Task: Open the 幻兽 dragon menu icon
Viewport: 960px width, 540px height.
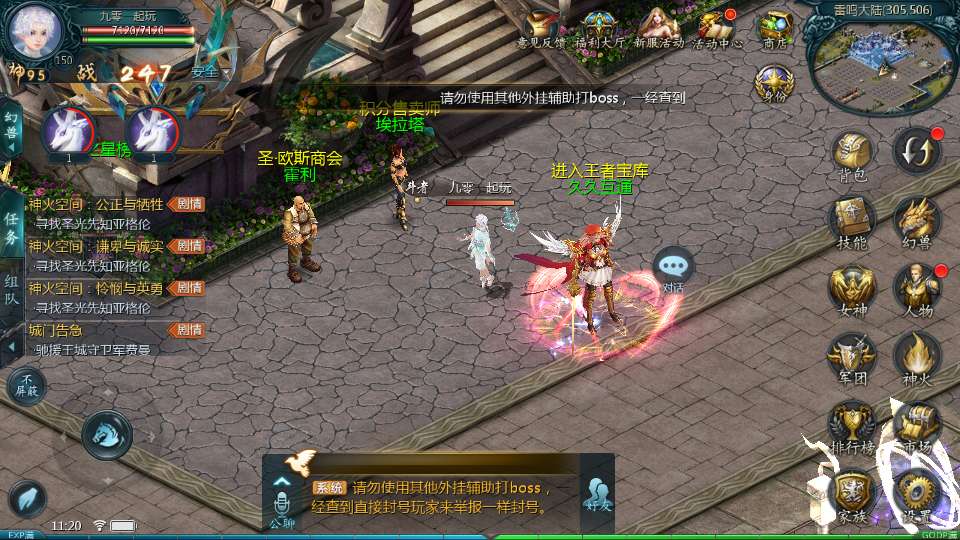Action: point(916,218)
